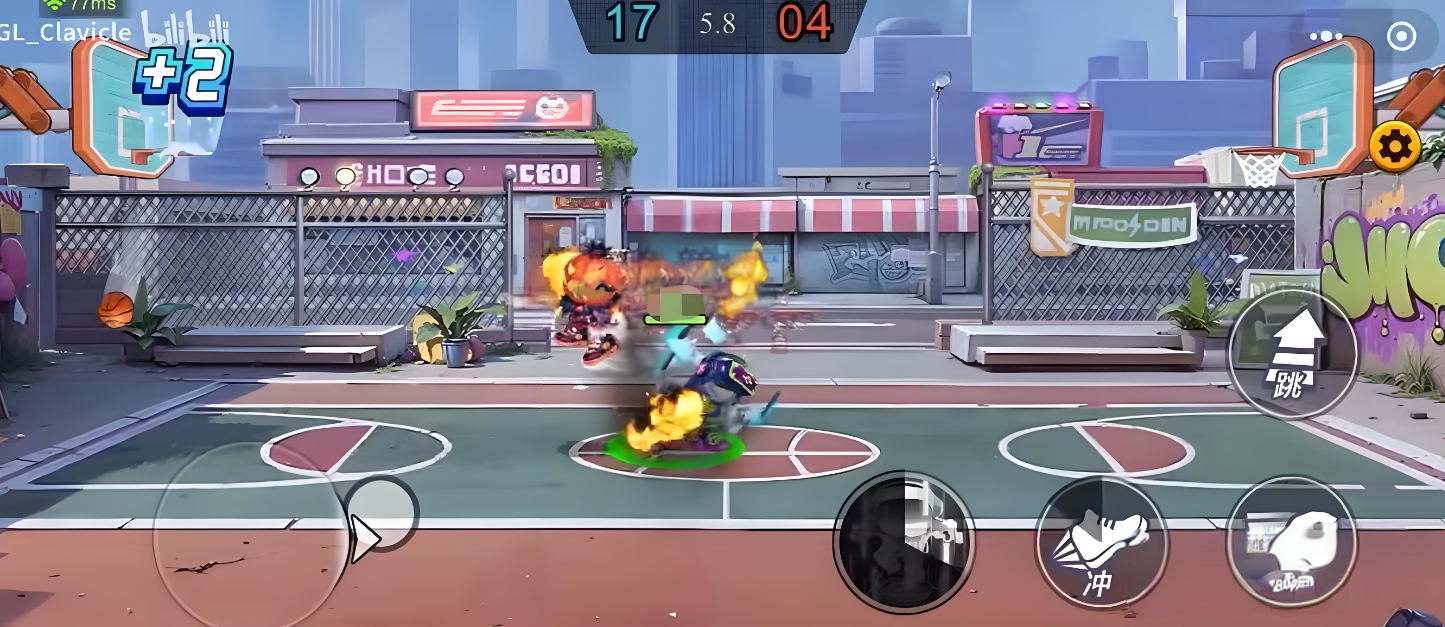
Task: Activate the dash (冲) sneaker button
Action: pos(1101,544)
